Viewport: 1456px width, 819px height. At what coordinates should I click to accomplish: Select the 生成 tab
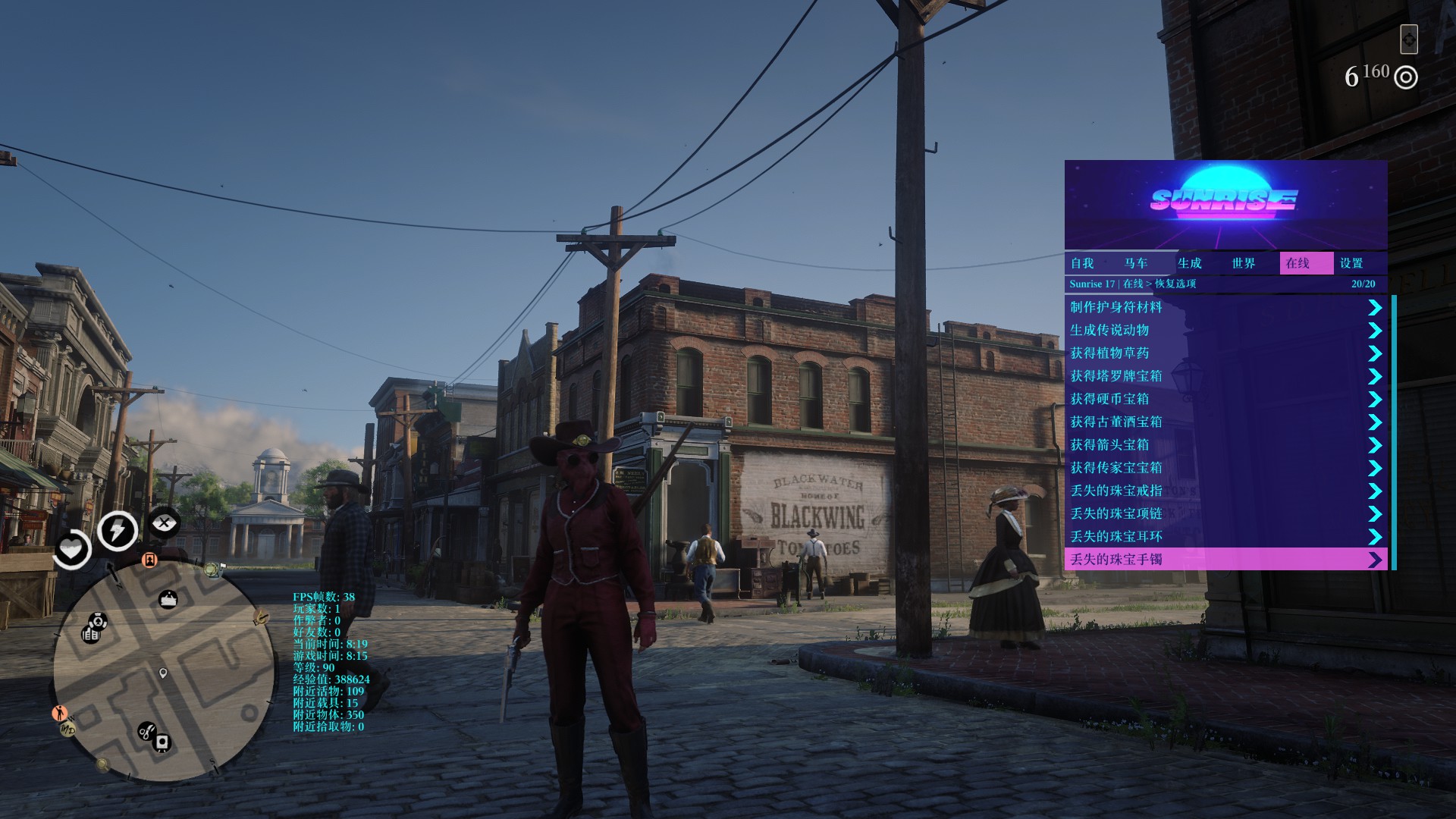(x=1190, y=263)
